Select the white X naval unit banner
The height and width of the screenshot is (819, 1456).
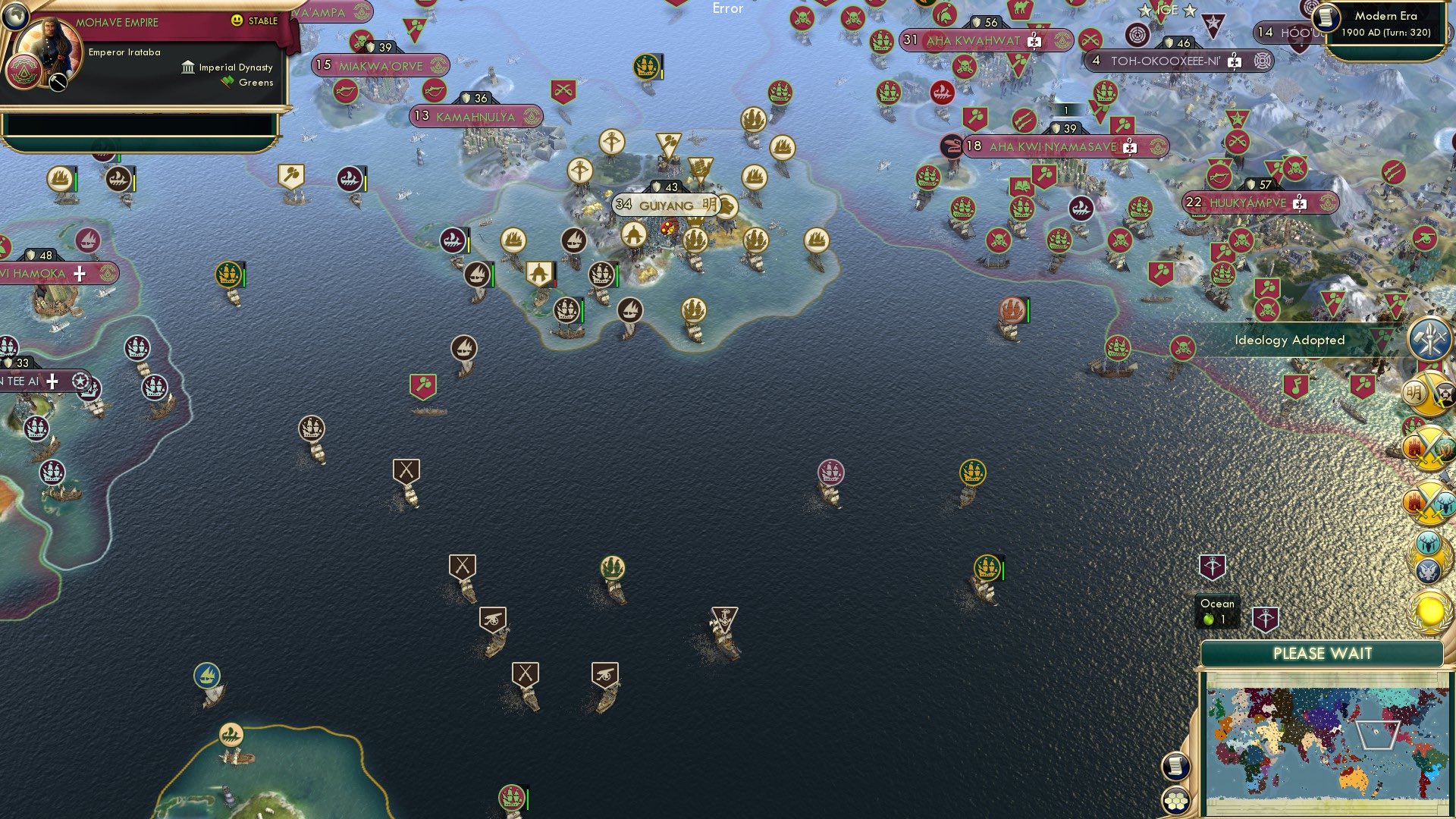[x=406, y=470]
